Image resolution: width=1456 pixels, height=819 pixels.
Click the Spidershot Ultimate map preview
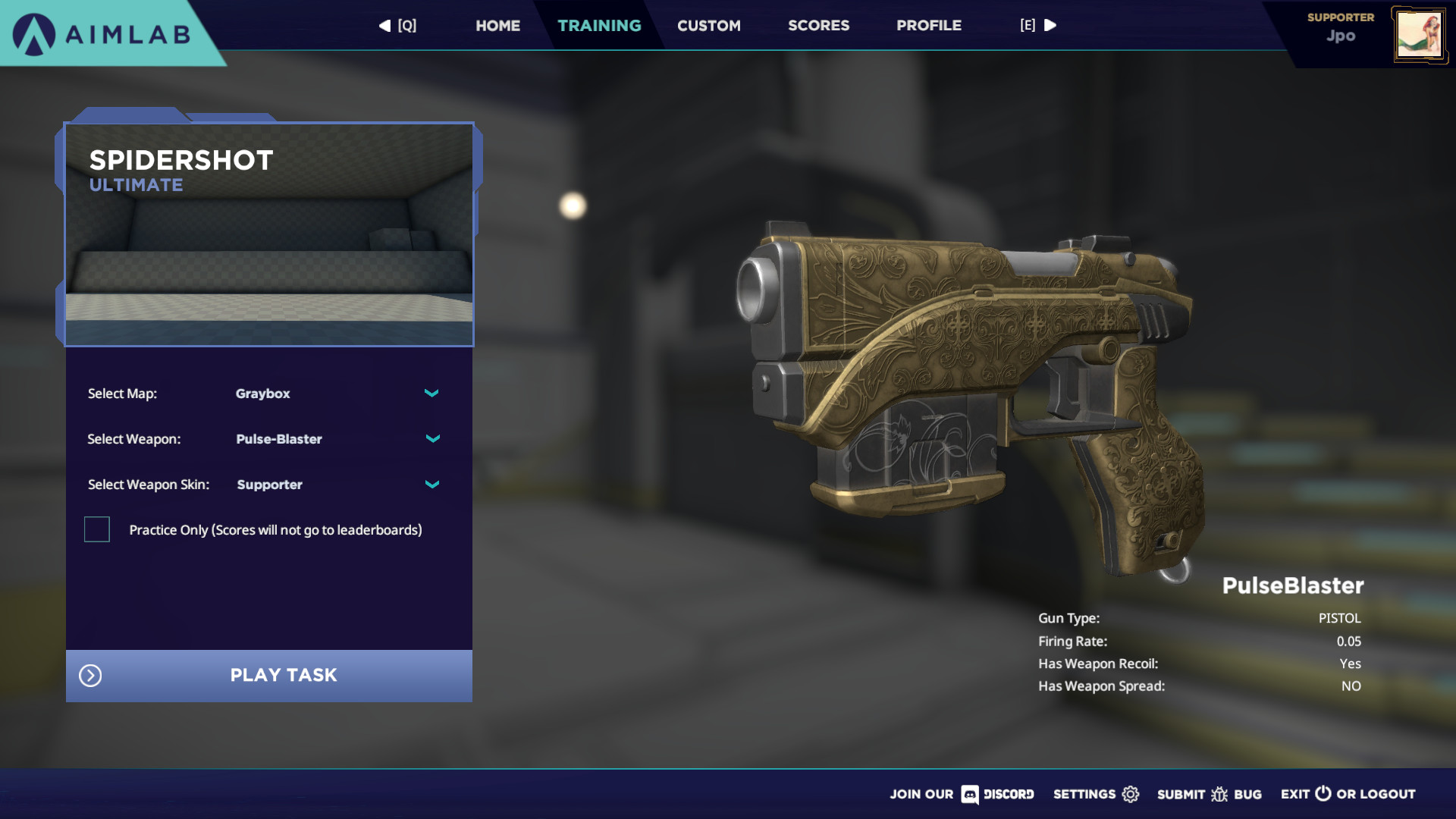tap(269, 235)
